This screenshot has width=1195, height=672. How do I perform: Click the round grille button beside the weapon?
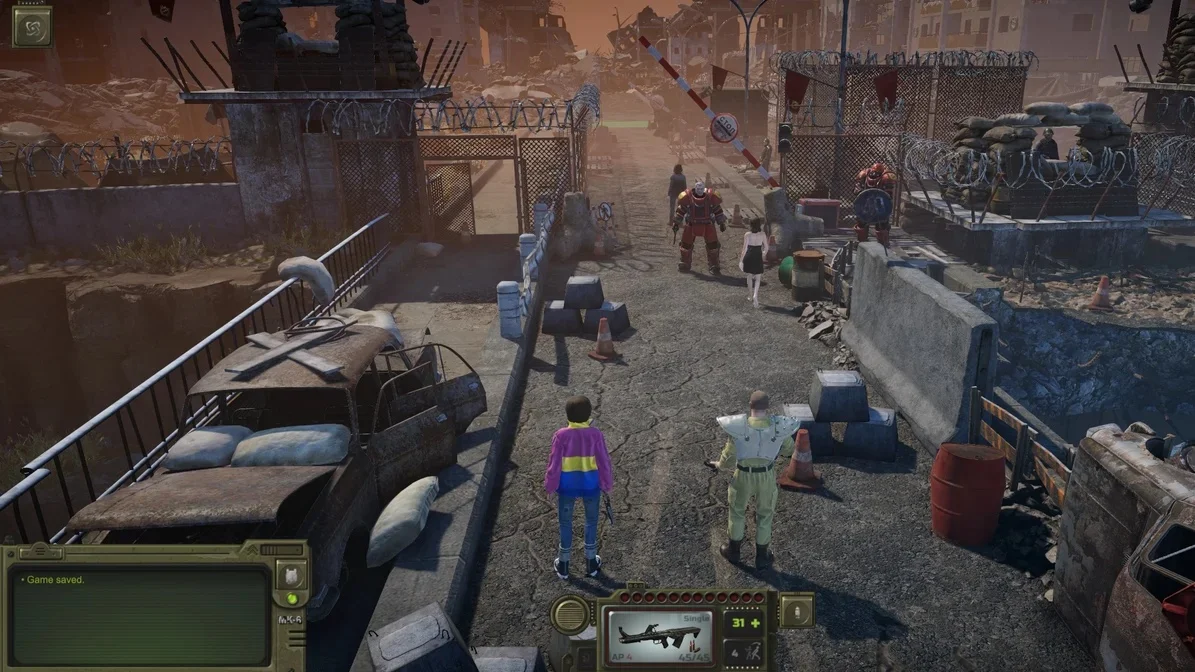(x=570, y=614)
